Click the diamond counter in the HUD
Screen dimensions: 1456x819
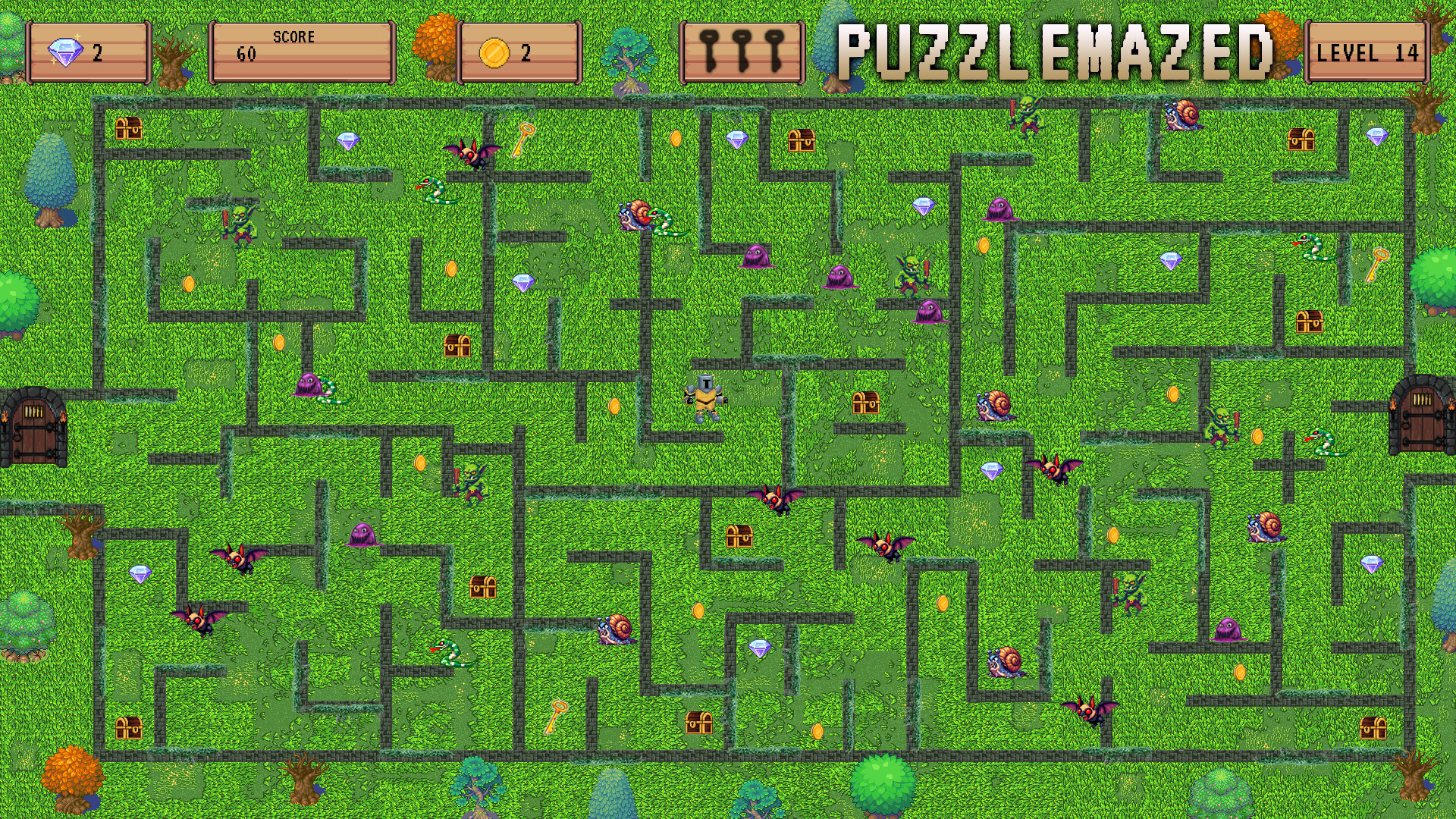click(x=87, y=53)
